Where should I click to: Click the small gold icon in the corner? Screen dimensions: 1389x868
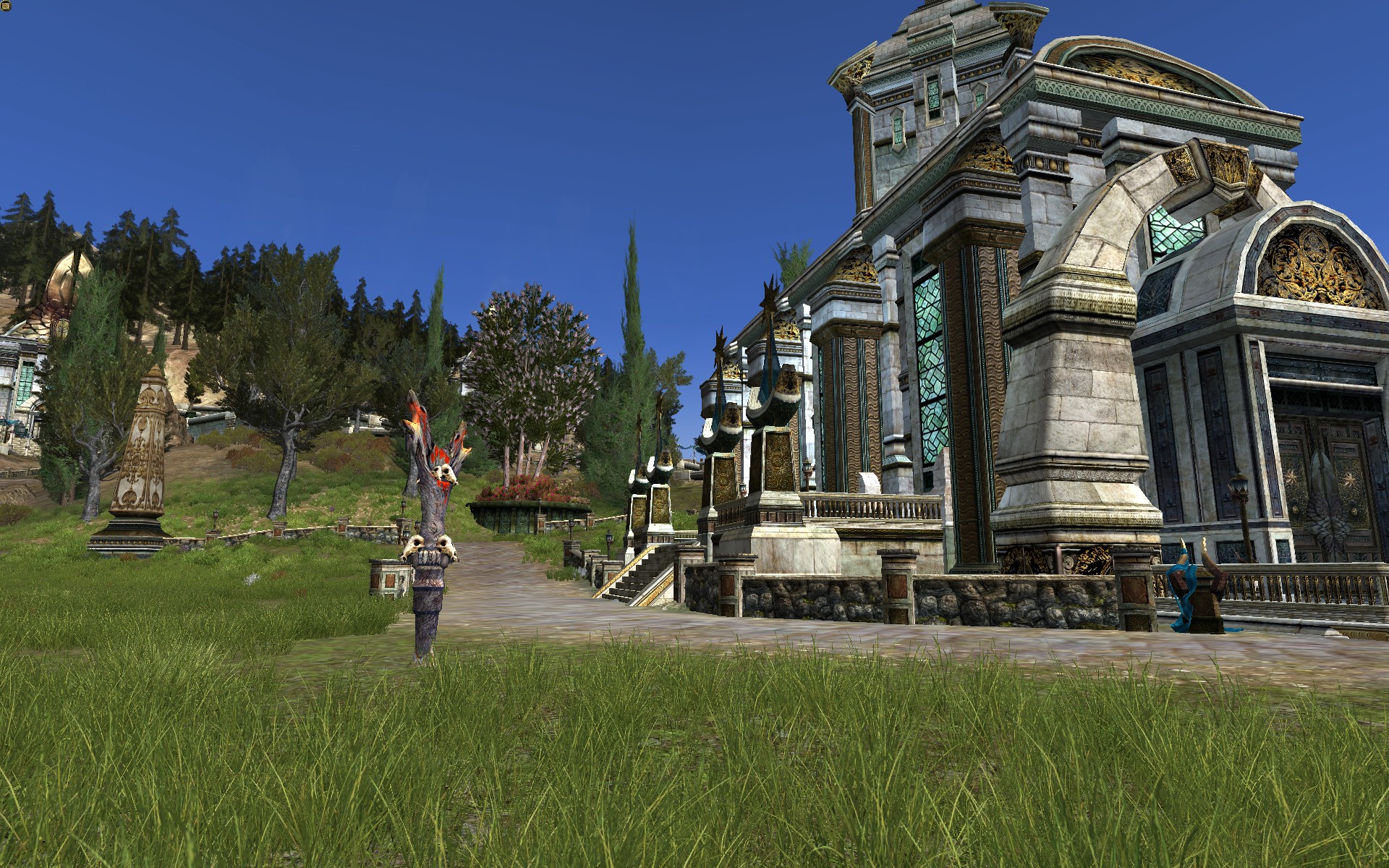coord(7,7)
